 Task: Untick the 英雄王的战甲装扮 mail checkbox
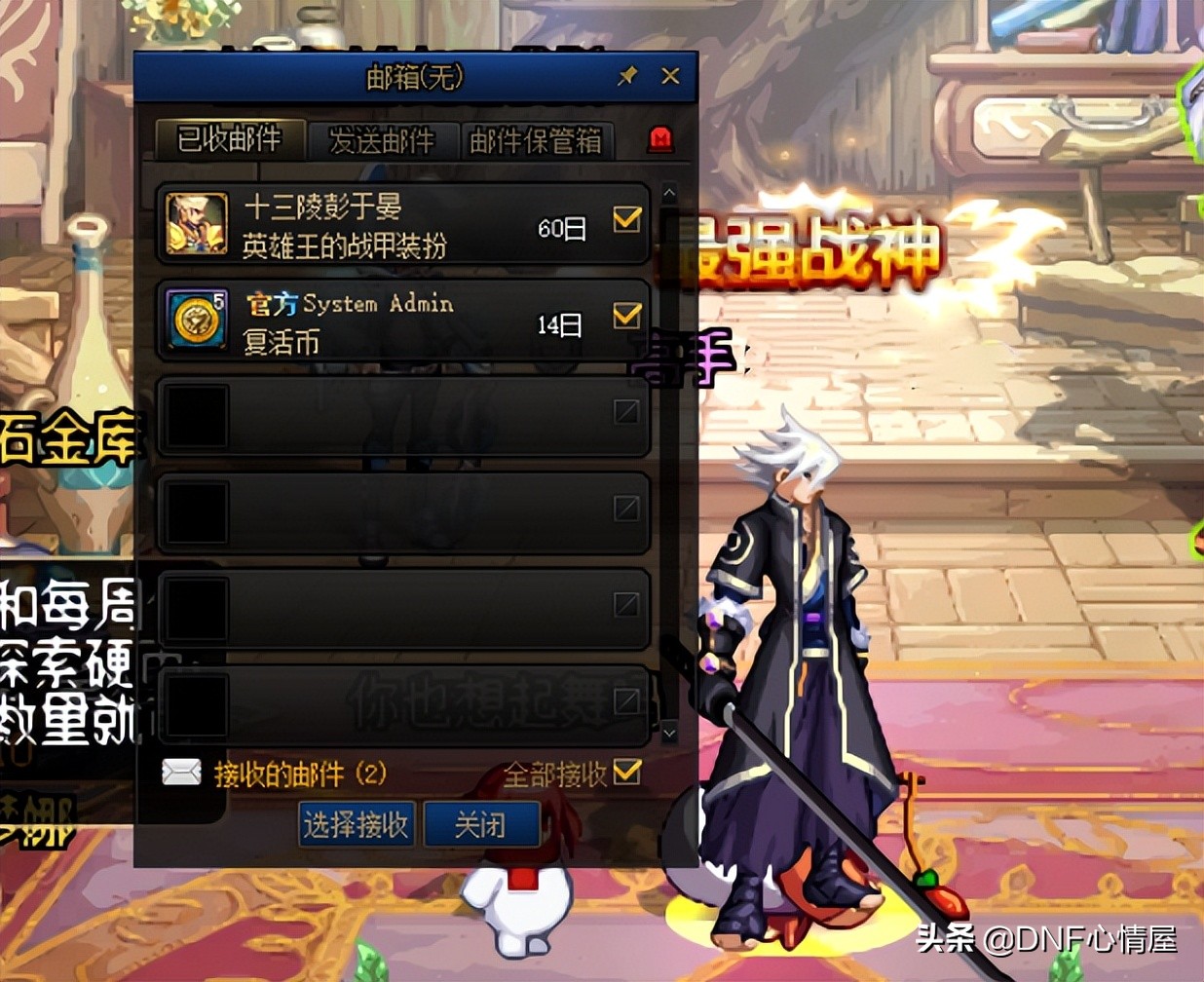click(627, 219)
